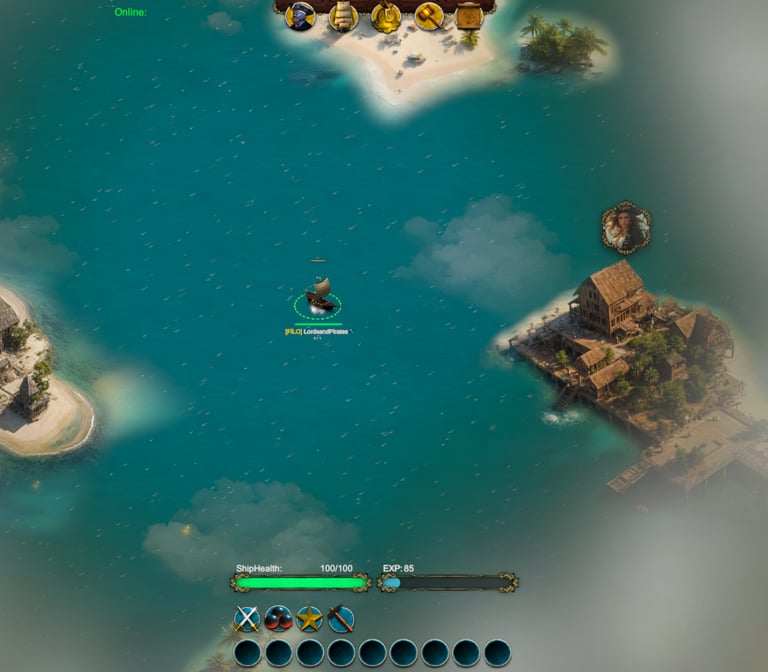Open the treasure map scroll icon
The image size is (768, 672).
click(x=470, y=16)
